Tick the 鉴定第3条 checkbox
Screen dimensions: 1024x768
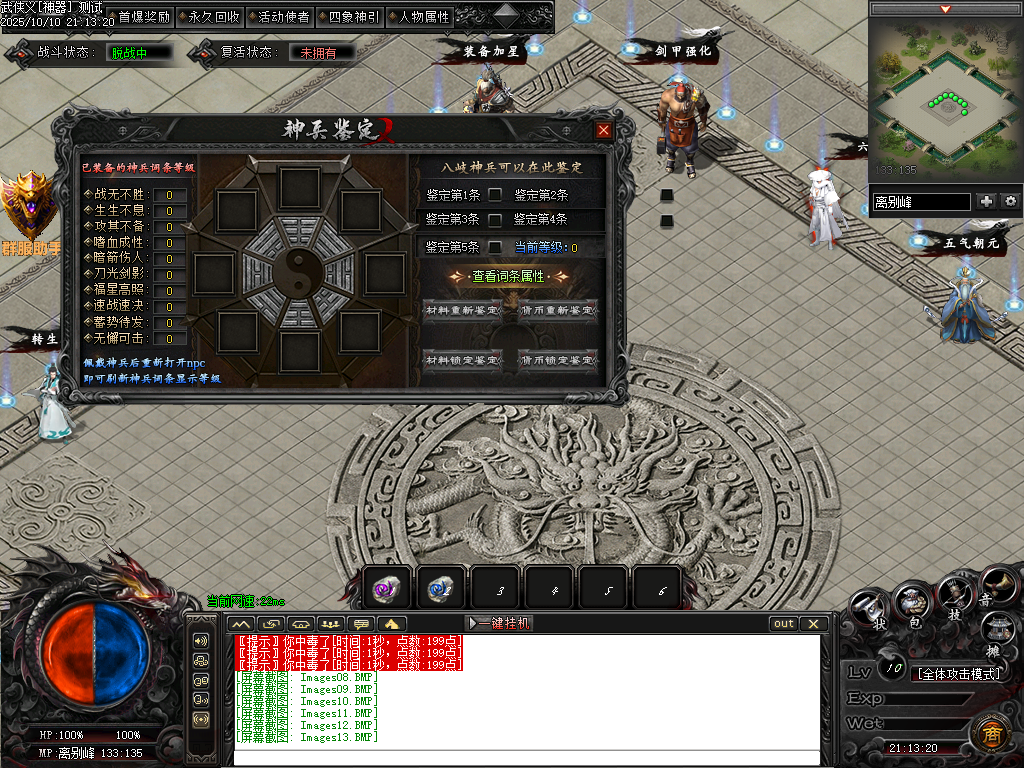point(495,219)
